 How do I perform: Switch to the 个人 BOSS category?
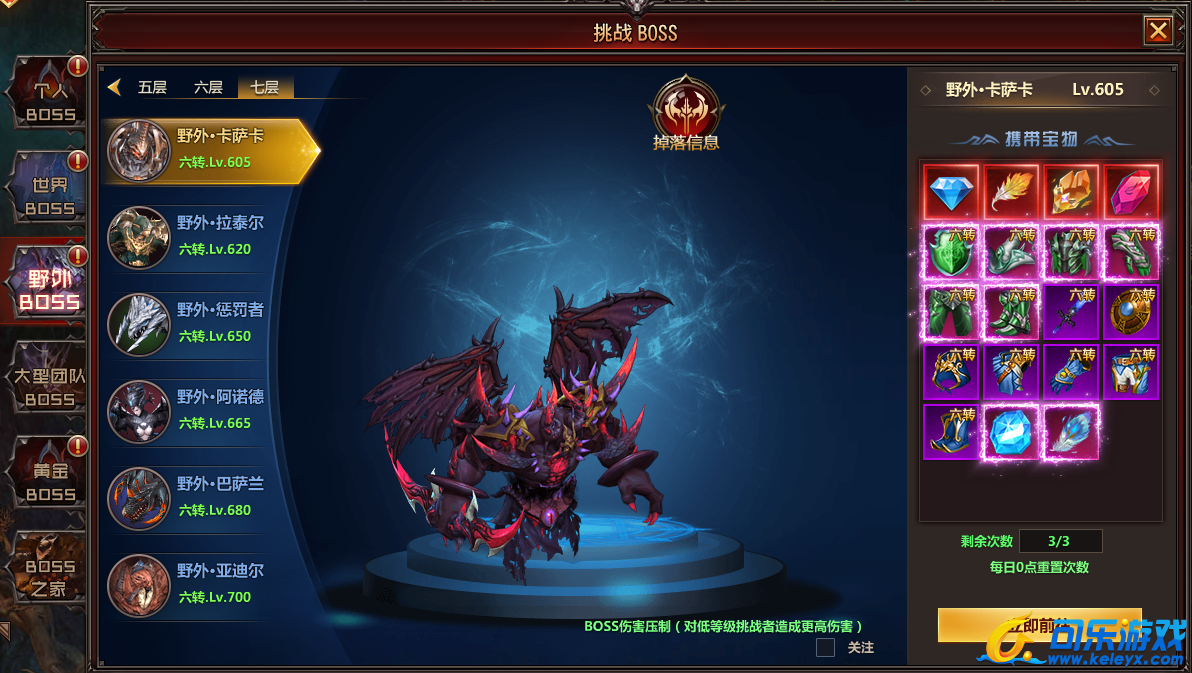click(x=46, y=94)
